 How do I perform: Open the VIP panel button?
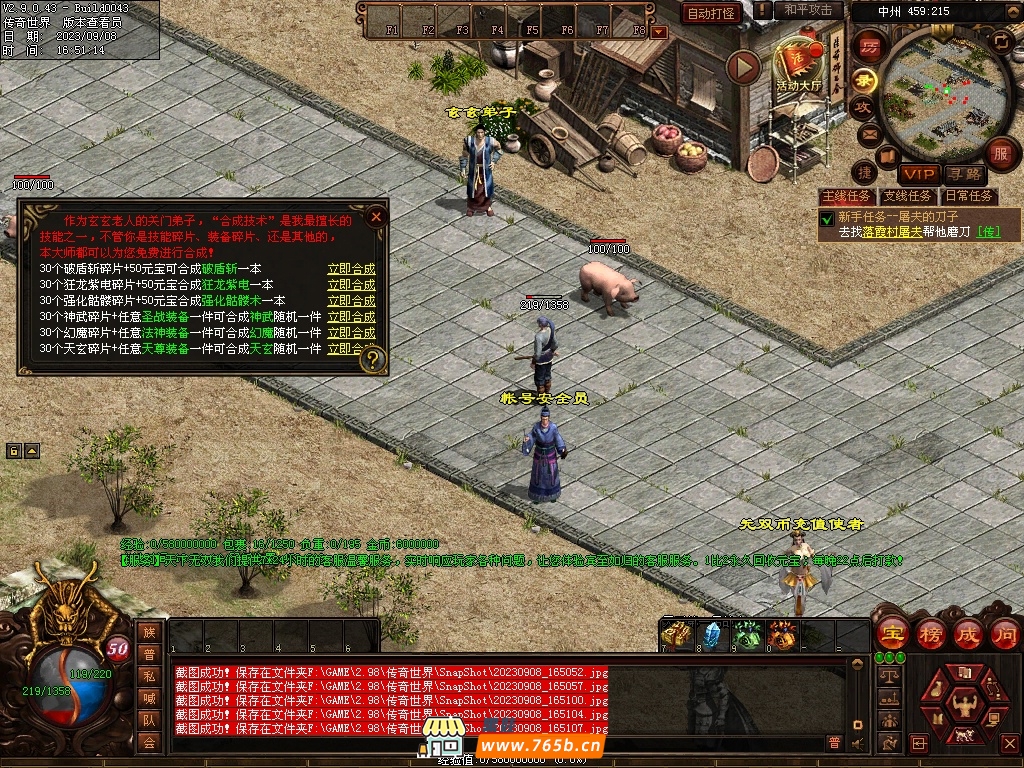coord(919,175)
